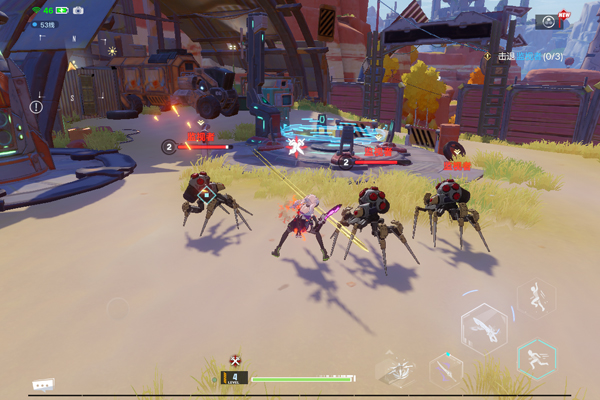Activate the dash sprint button
Image resolution: width=600 pixels, height=400 pixels.
click(537, 358)
